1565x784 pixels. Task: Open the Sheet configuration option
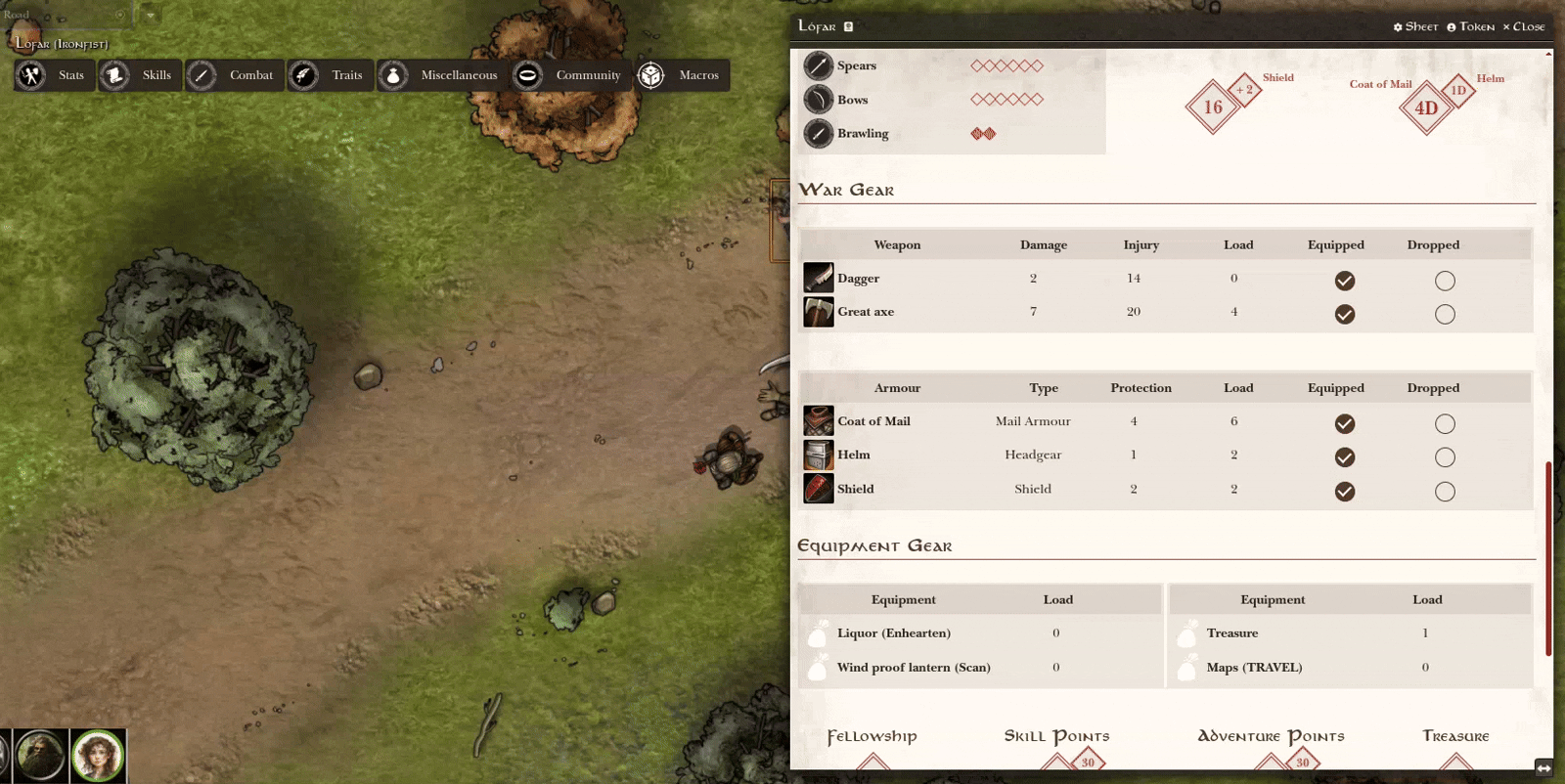coord(1415,26)
